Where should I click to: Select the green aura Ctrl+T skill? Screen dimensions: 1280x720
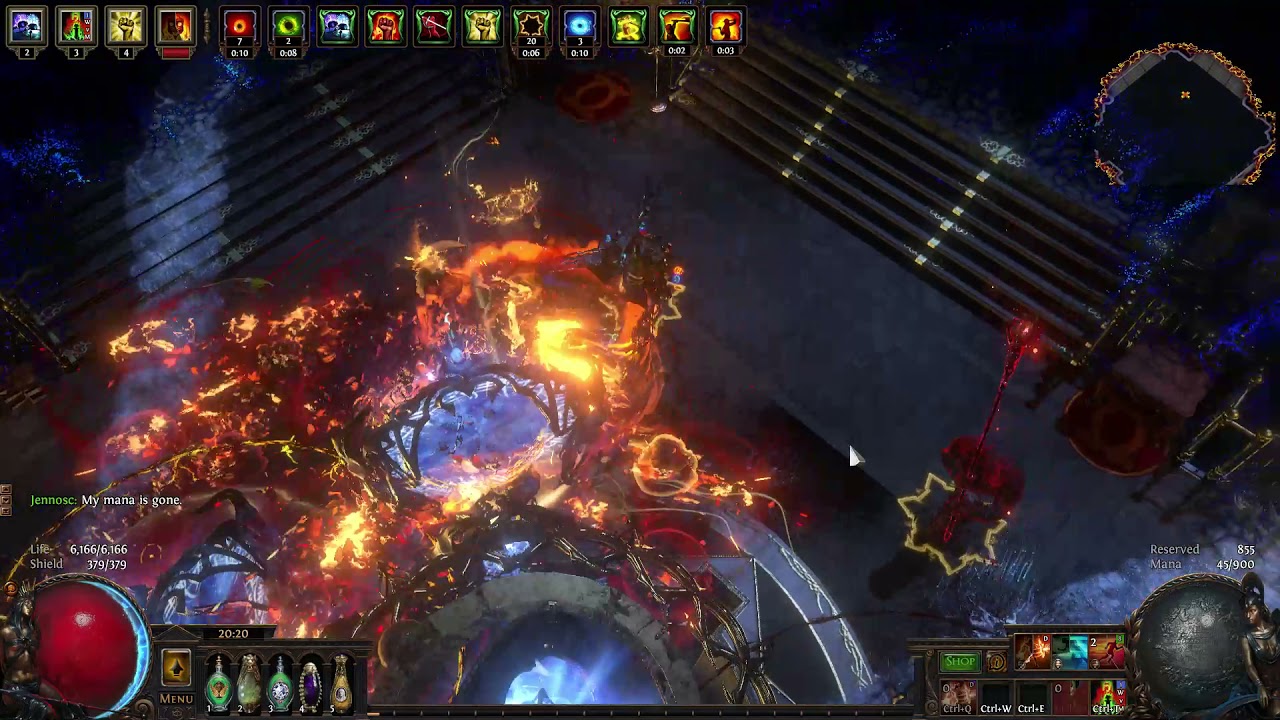pos(1106,696)
